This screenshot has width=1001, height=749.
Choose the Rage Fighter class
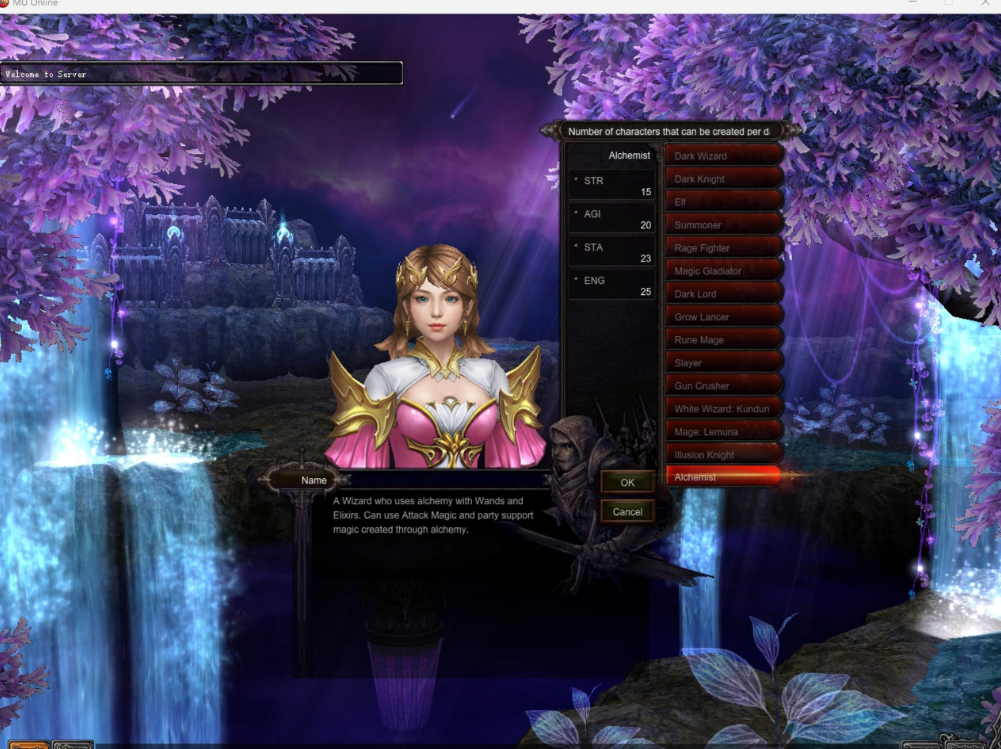tap(722, 248)
